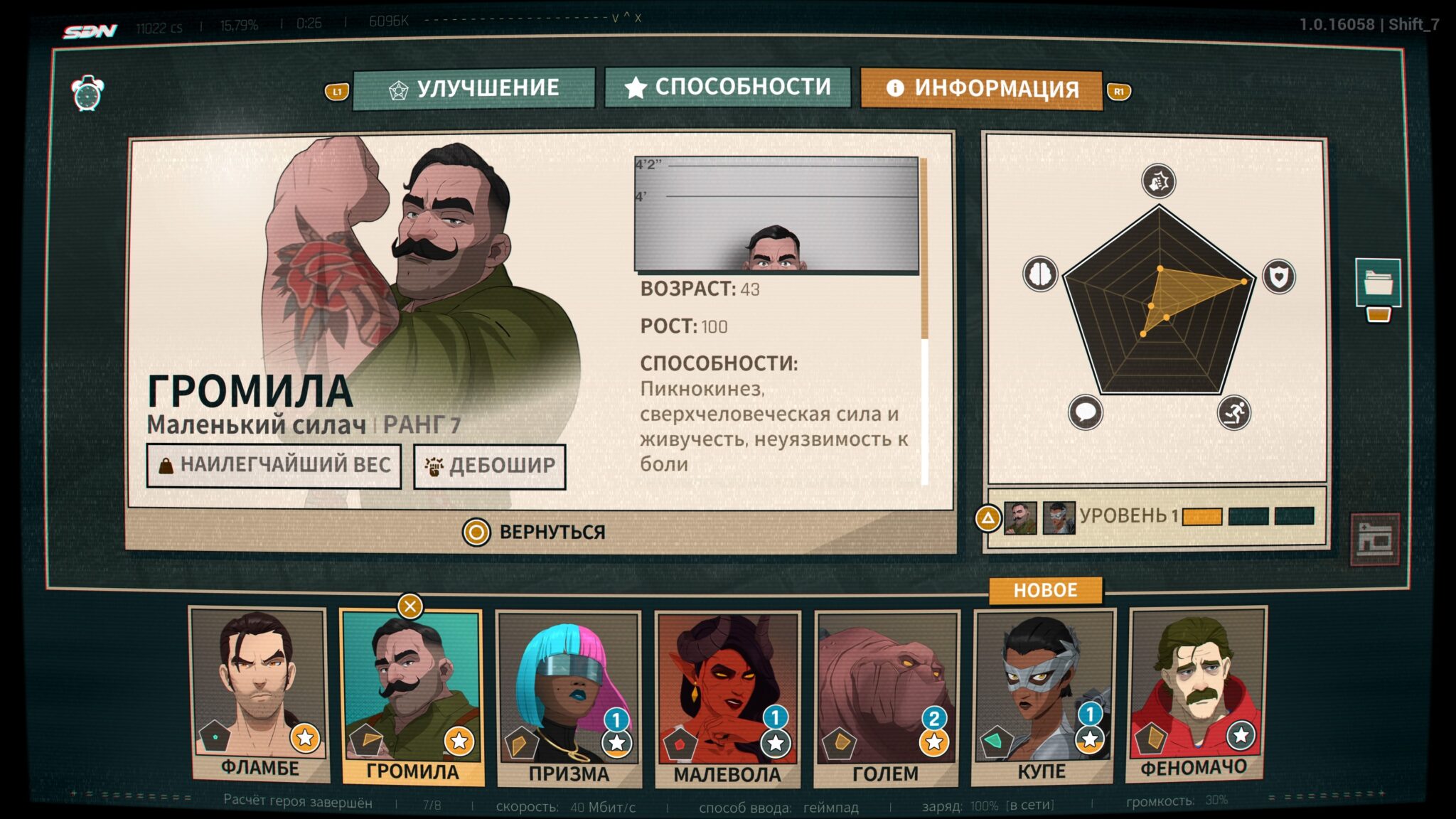Open the Дебошир trait tag

[490, 466]
